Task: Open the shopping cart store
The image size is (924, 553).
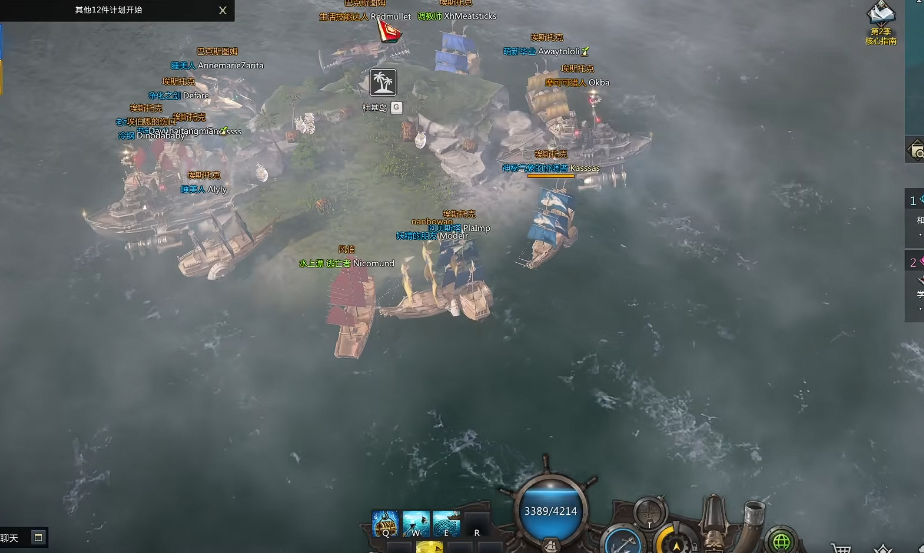Action: [x=842, y=548]
